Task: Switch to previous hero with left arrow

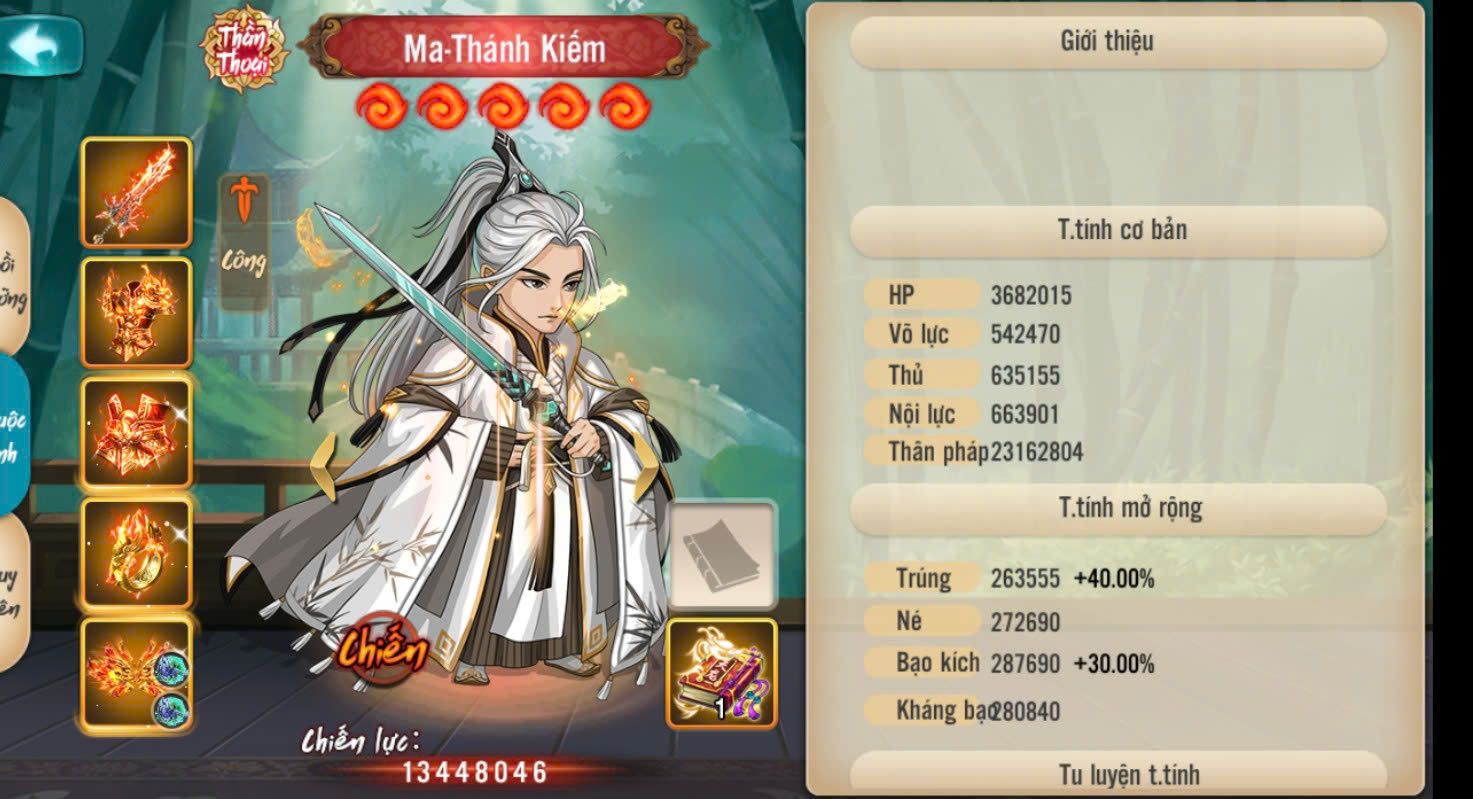Action: click(325, 467)
